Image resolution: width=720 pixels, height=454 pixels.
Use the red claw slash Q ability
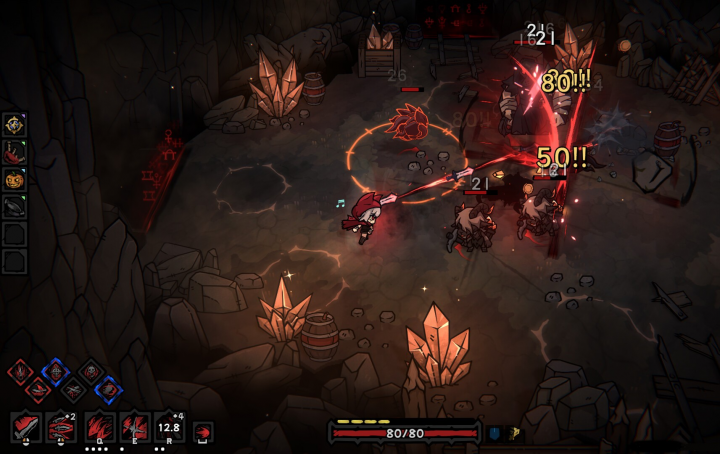pos(99,428)
